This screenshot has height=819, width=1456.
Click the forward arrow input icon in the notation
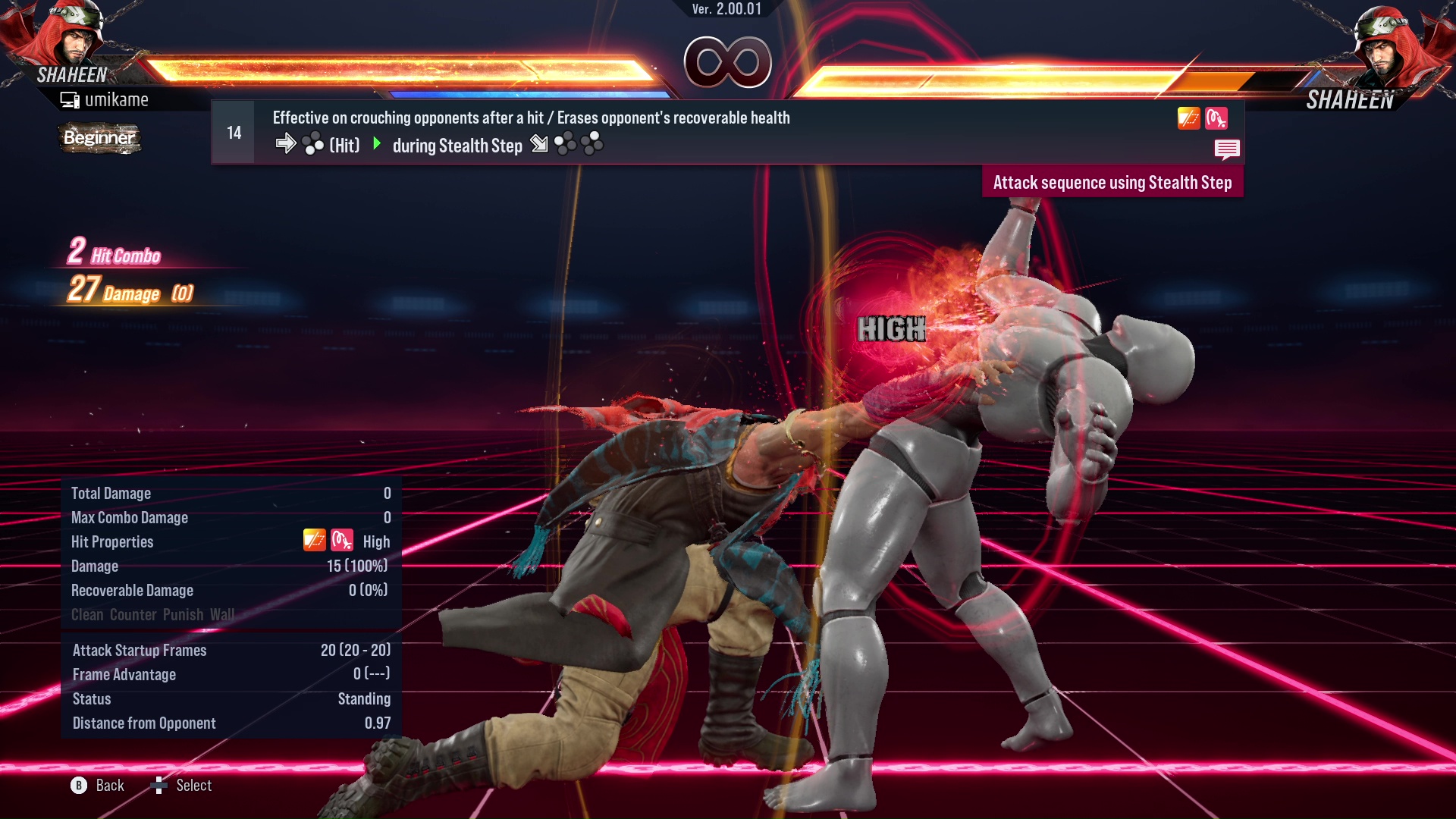coord(287,144)
